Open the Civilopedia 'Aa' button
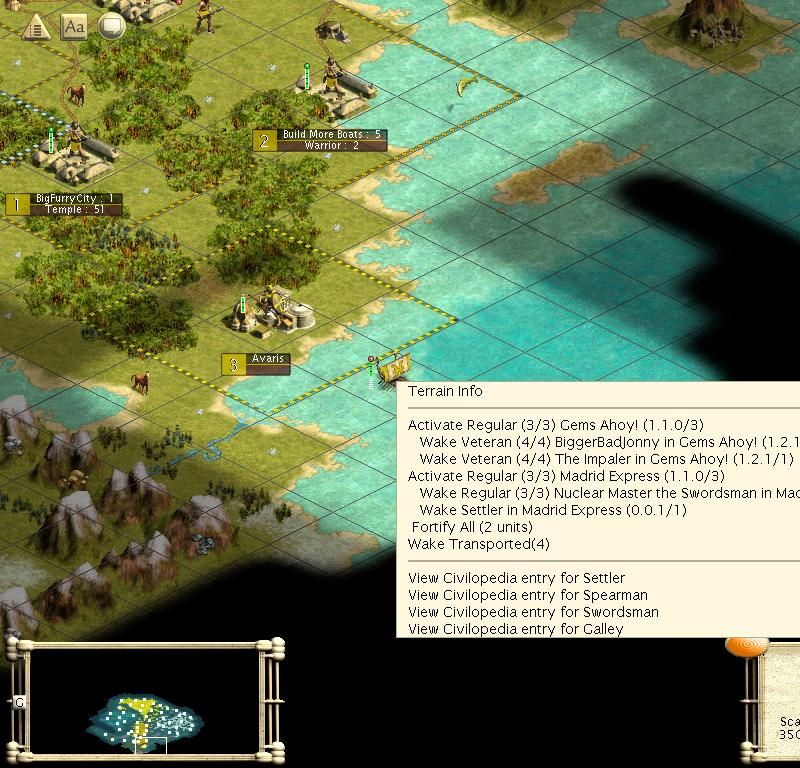 pos(74,27)
